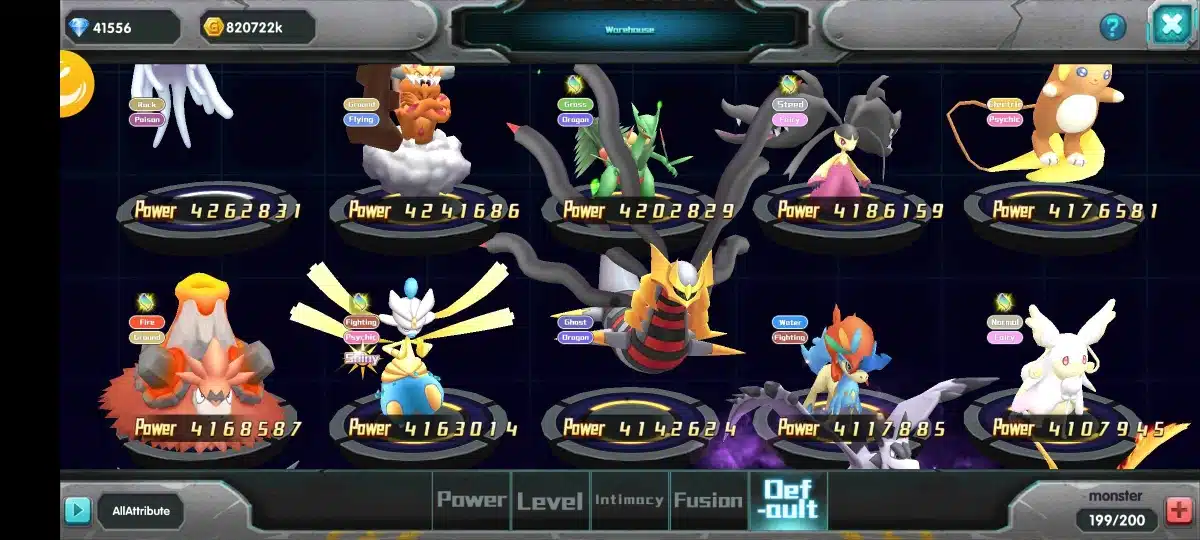Open the question mark help

click(x=1113, y=27)
